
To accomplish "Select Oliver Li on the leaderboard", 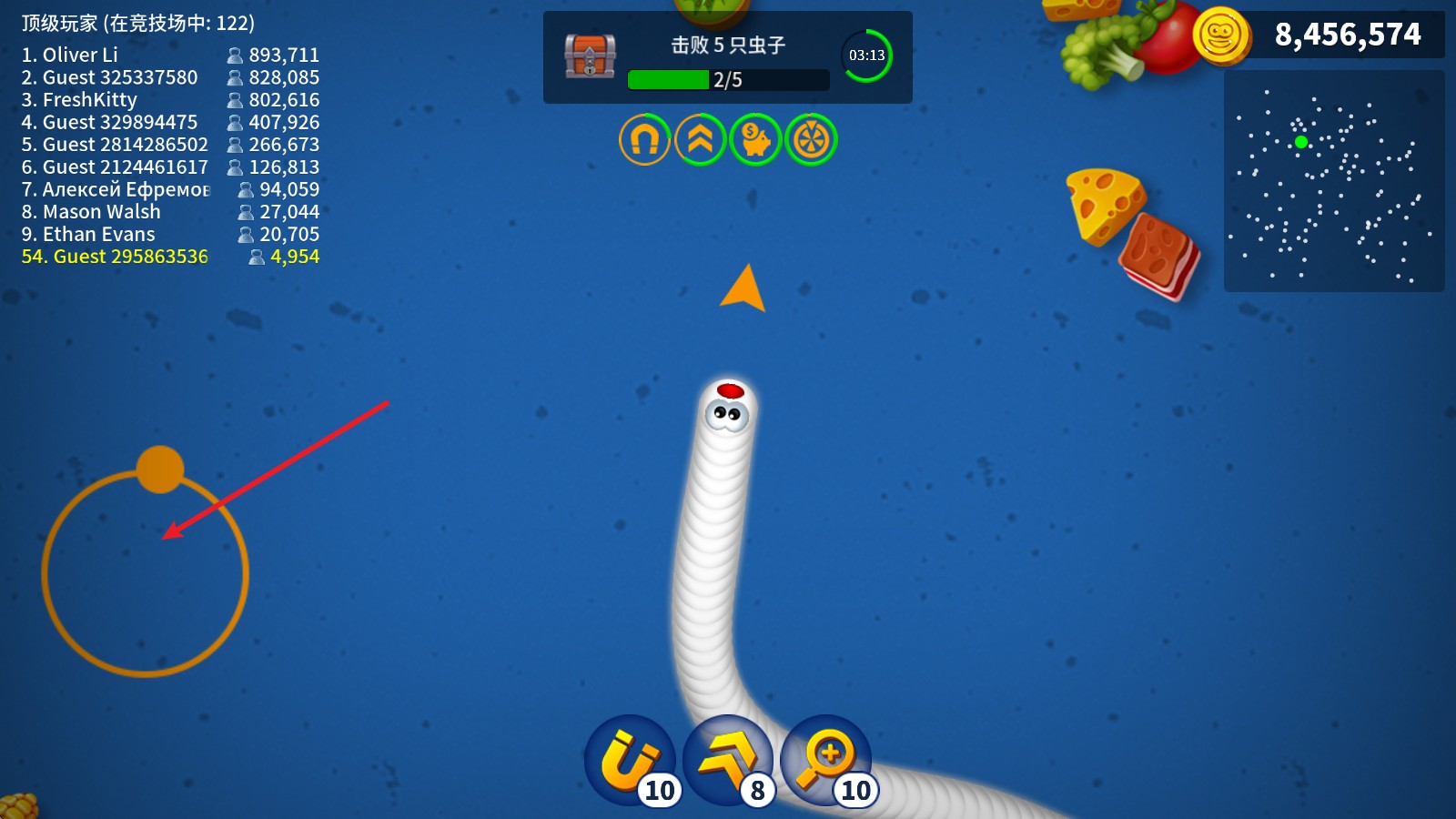I will point(80,56).
